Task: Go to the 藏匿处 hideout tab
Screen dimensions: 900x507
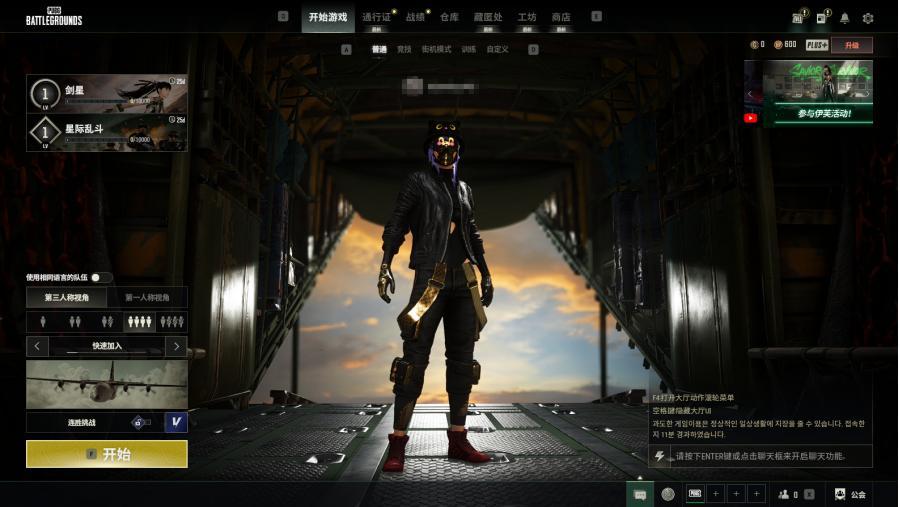Action: coord(488,17)
